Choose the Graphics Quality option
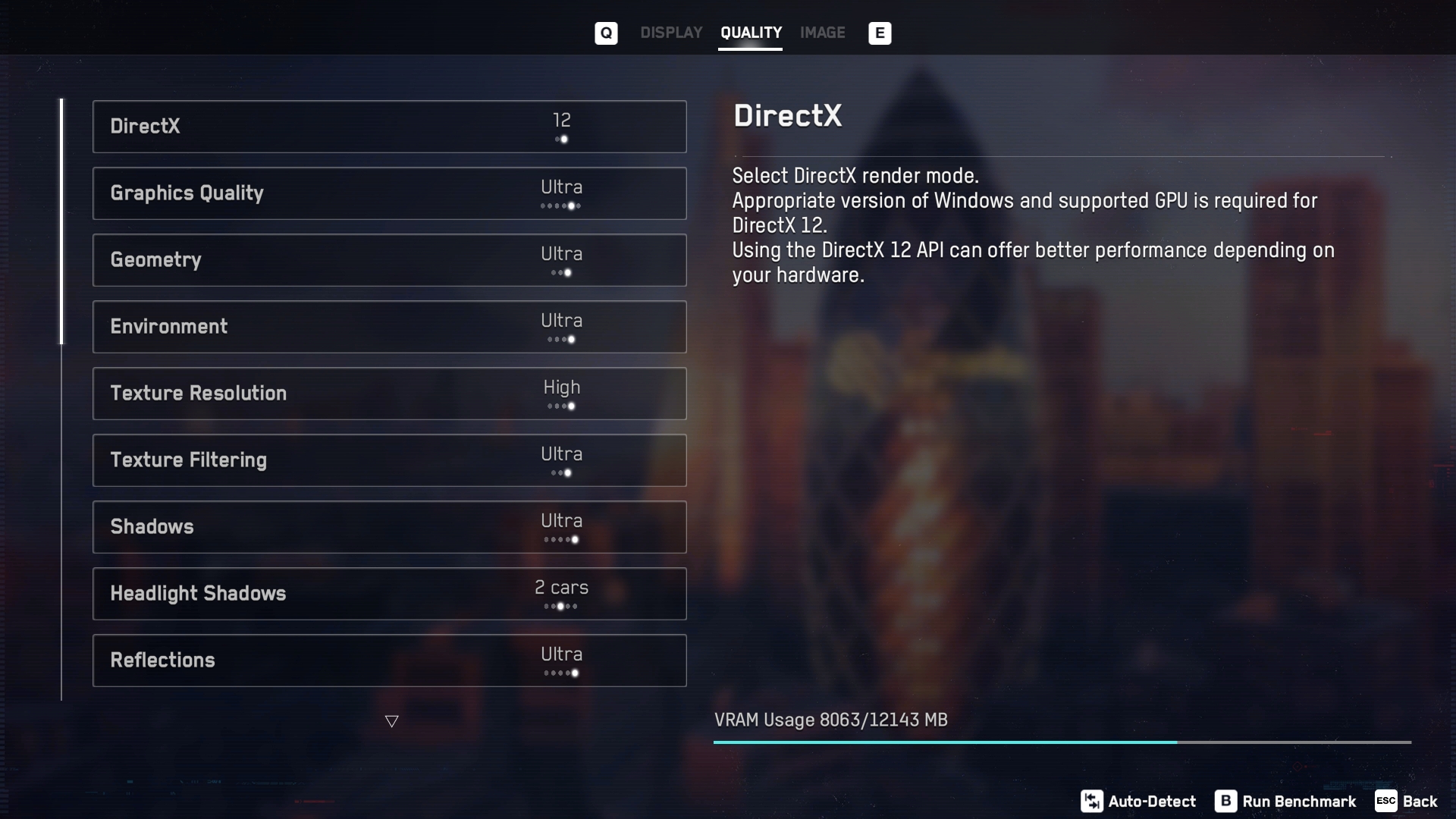Viewport: 1456px width, 819px height. (389, 193)
